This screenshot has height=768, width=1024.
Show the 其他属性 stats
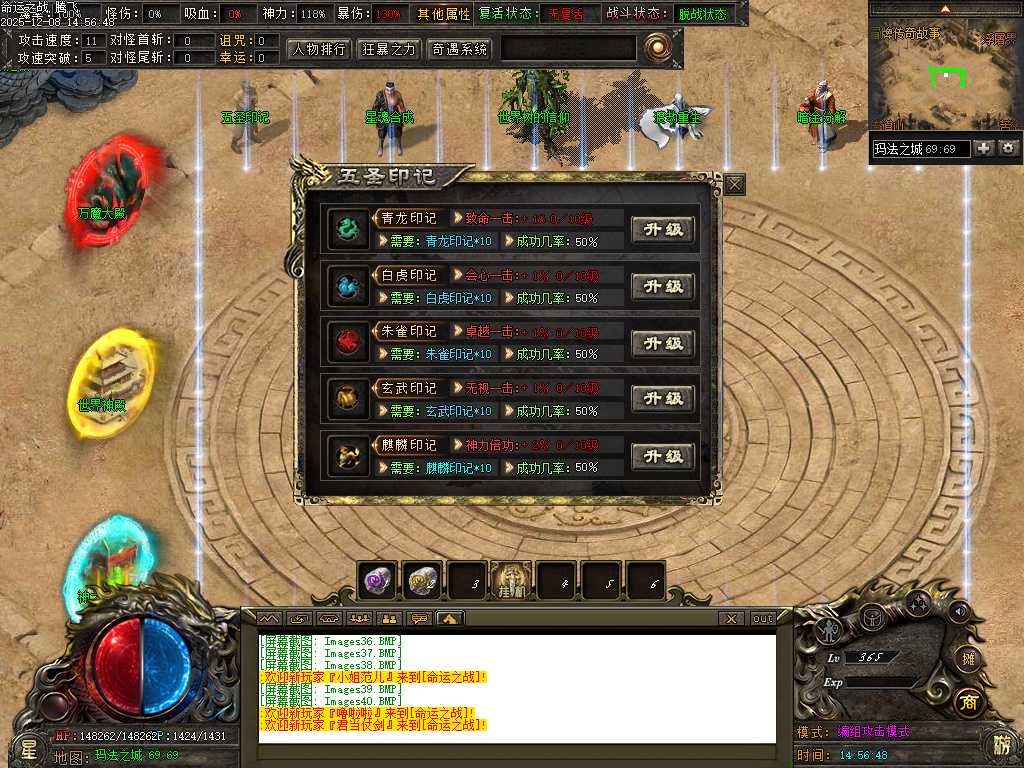[x=443, y=14]
